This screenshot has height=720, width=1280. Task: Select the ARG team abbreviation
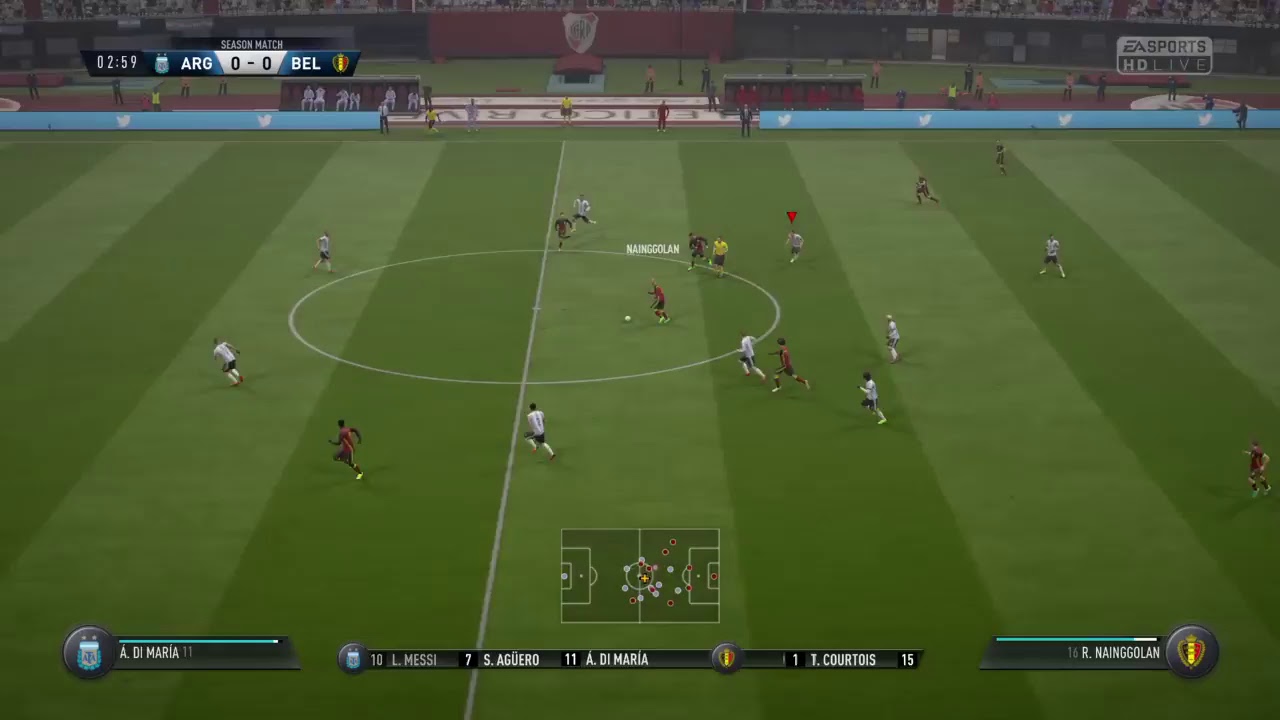196,63
